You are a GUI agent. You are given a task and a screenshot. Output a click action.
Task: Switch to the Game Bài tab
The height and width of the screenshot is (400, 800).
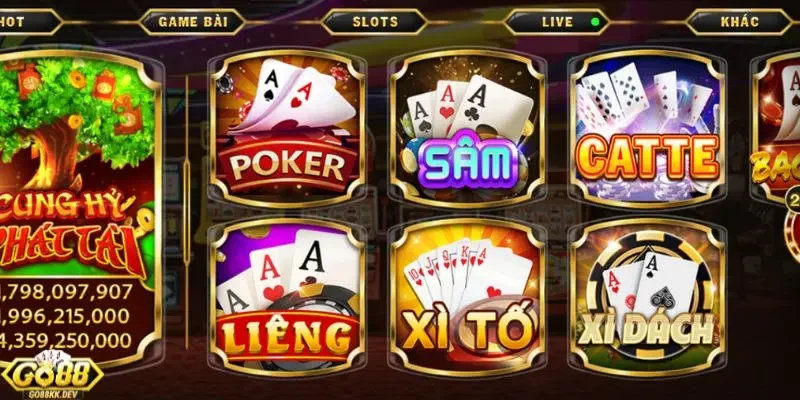pos(197,21)
